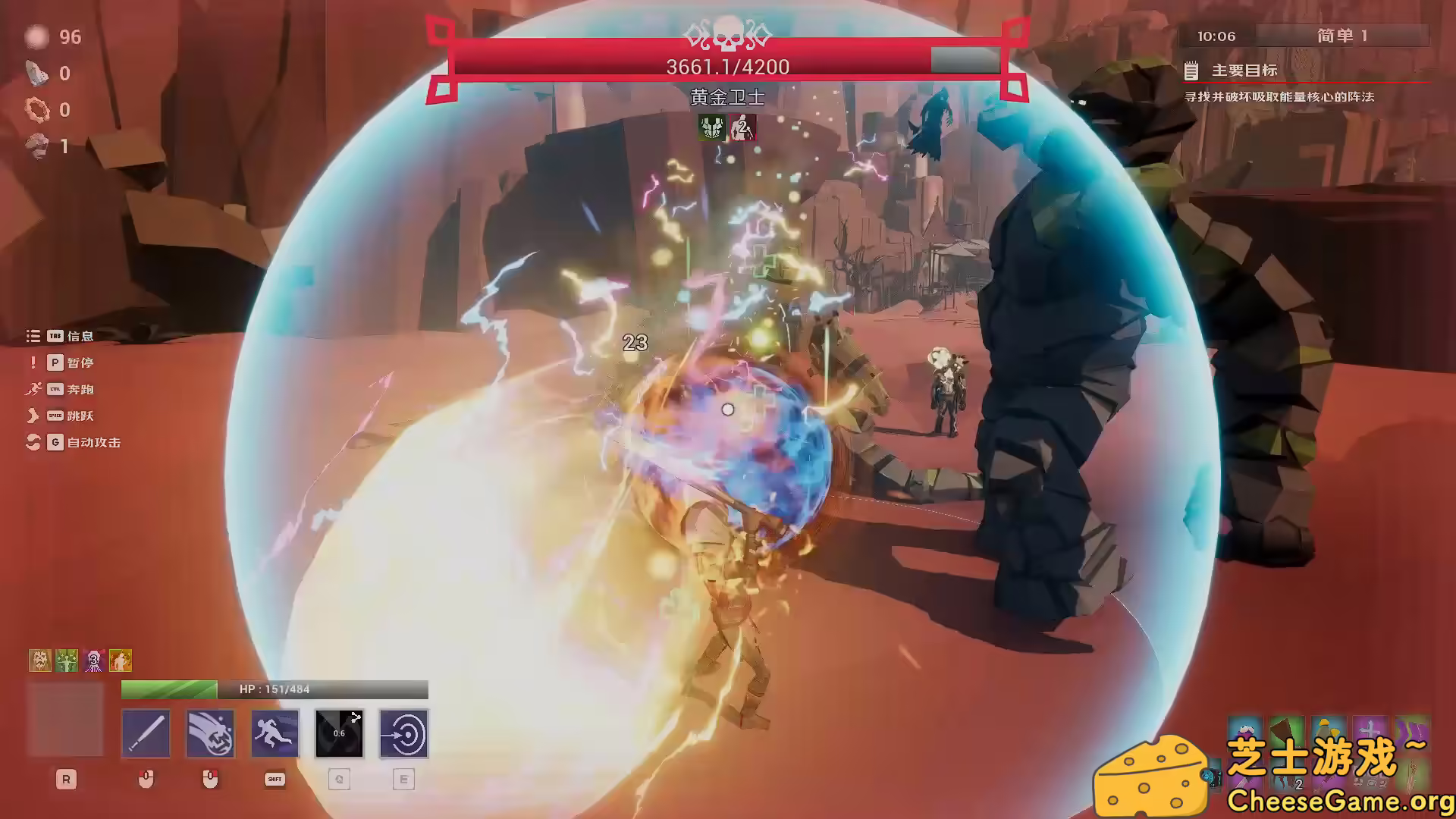Click the skill on 0.6 cooldown

[339, 733]
